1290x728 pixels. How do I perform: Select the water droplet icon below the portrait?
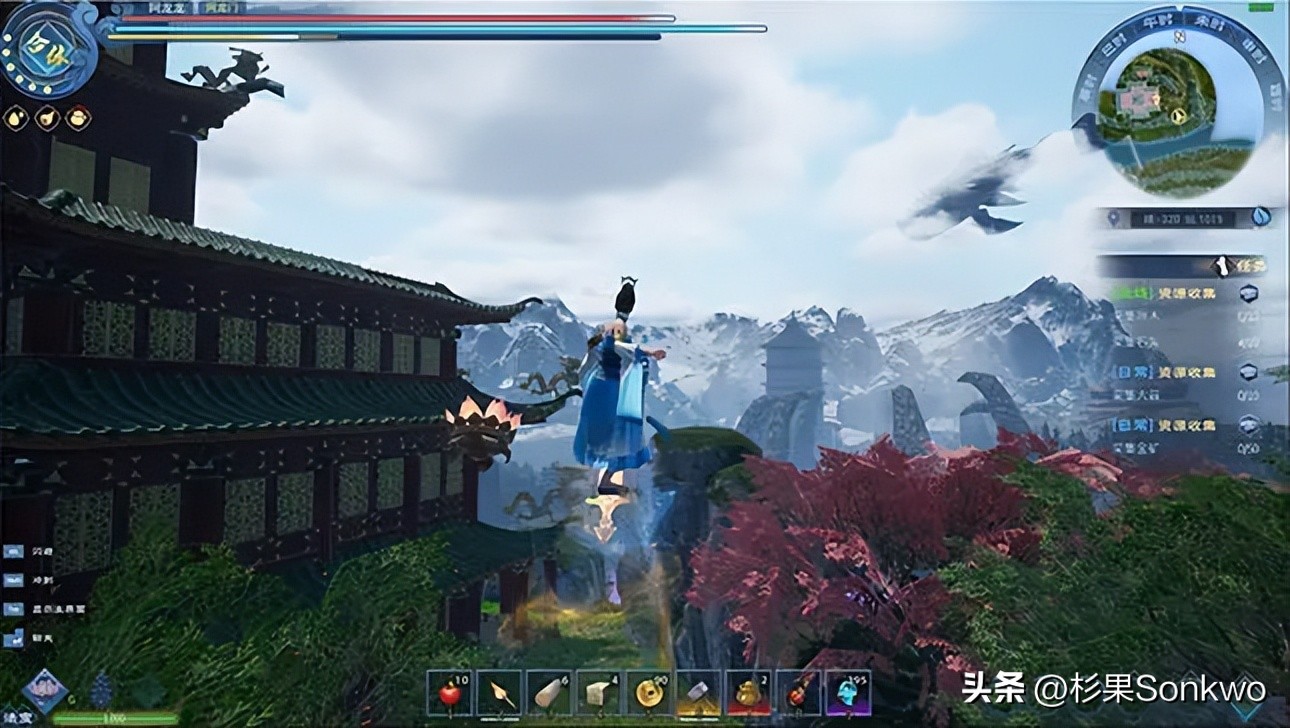(x=15, y=117)
